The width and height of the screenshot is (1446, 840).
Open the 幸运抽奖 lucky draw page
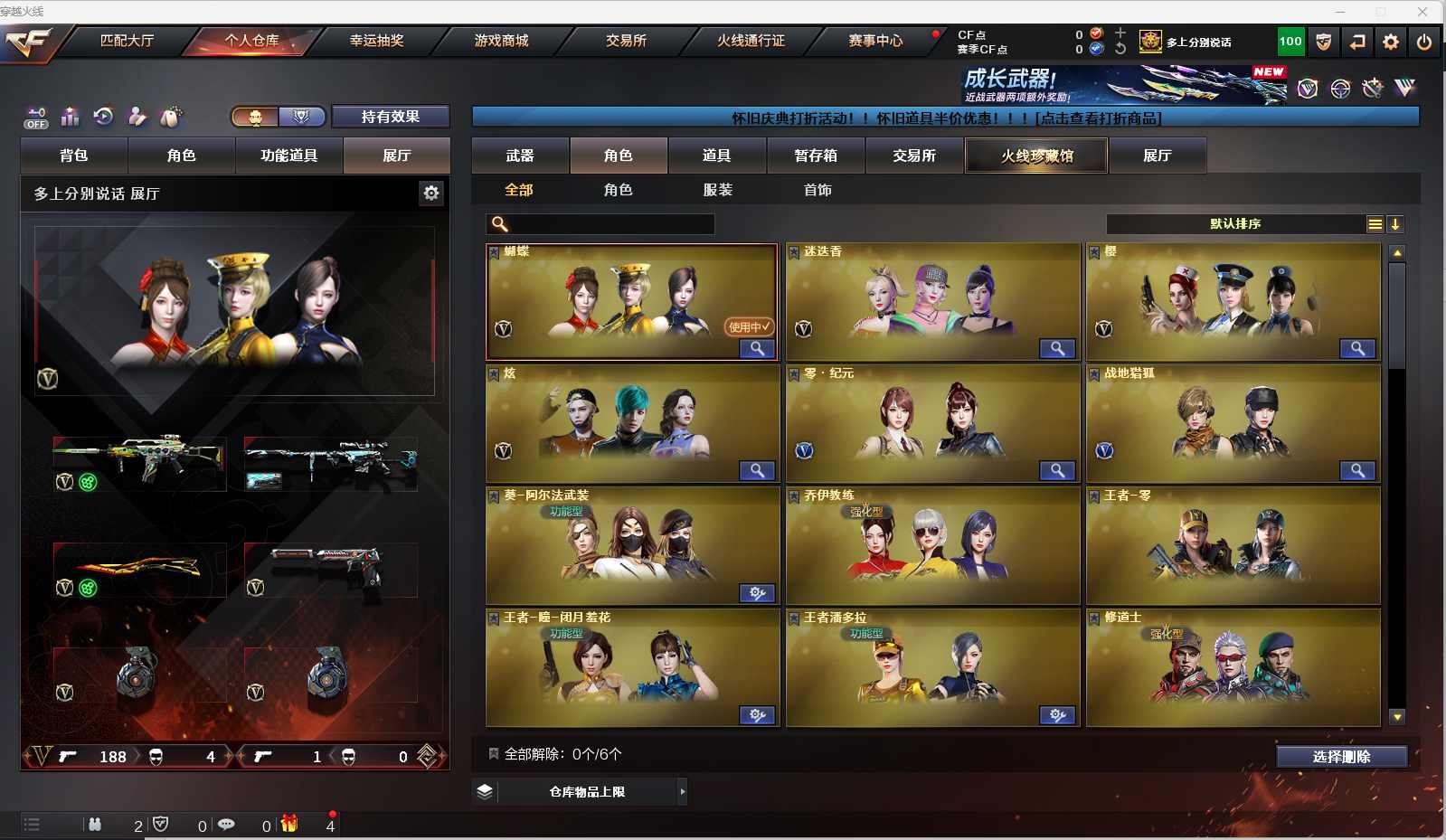point(376,41)
